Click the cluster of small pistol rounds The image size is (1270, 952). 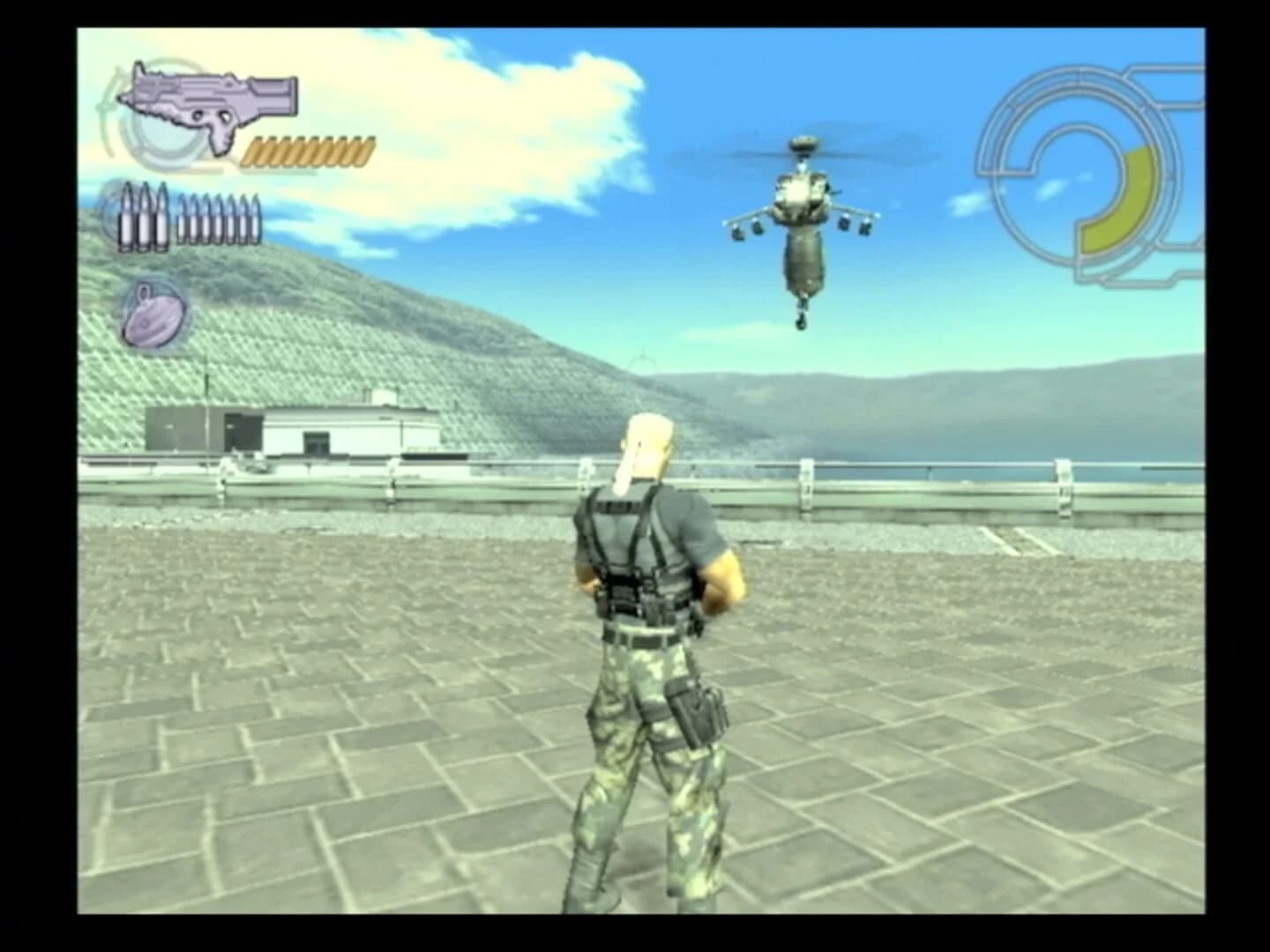pos(216,220)
